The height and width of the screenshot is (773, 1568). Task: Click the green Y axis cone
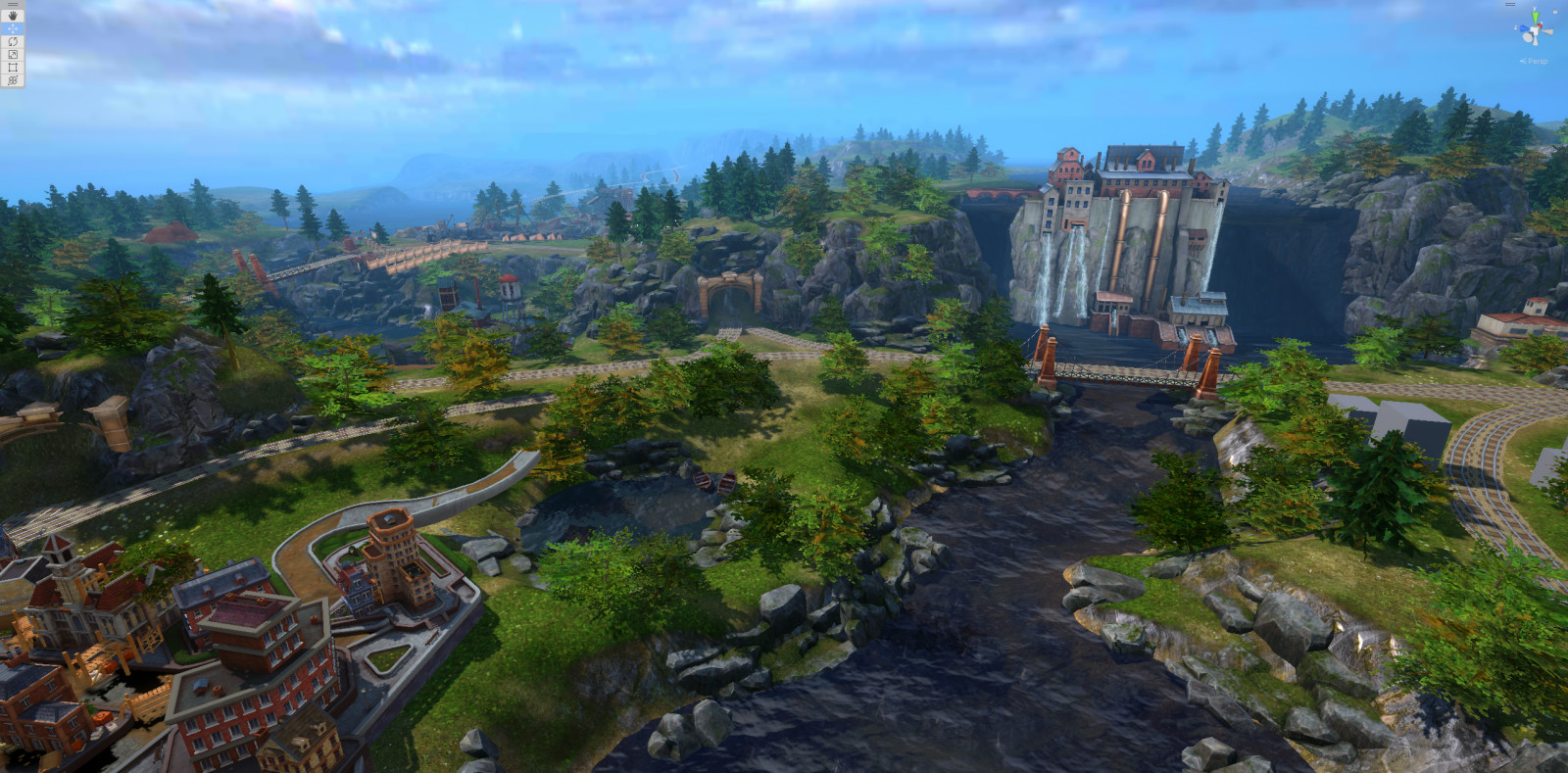point(1536,17)
